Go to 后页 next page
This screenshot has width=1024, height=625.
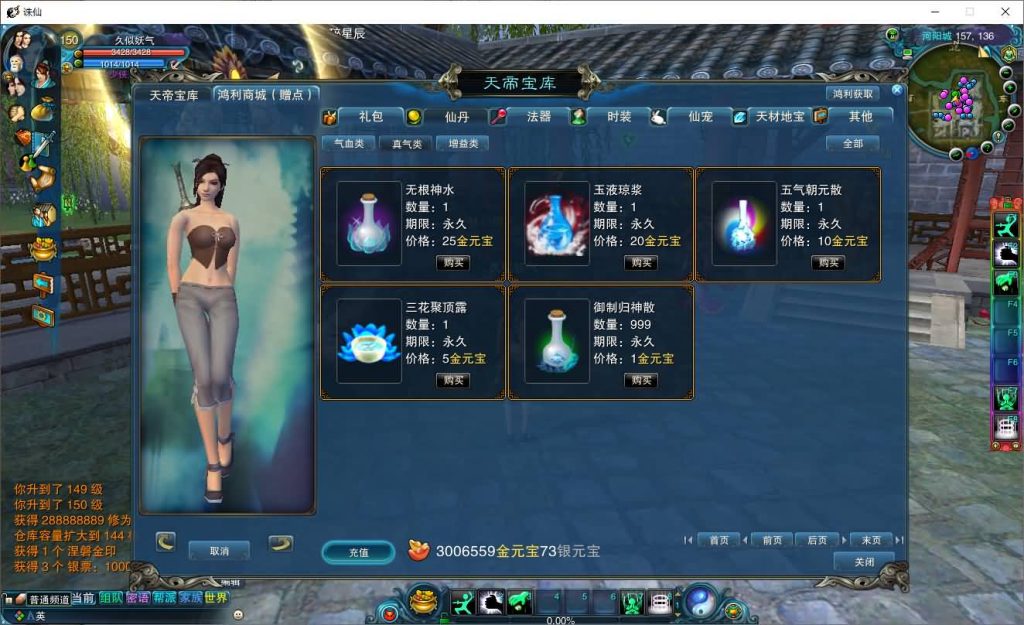[x=817, y=540]
